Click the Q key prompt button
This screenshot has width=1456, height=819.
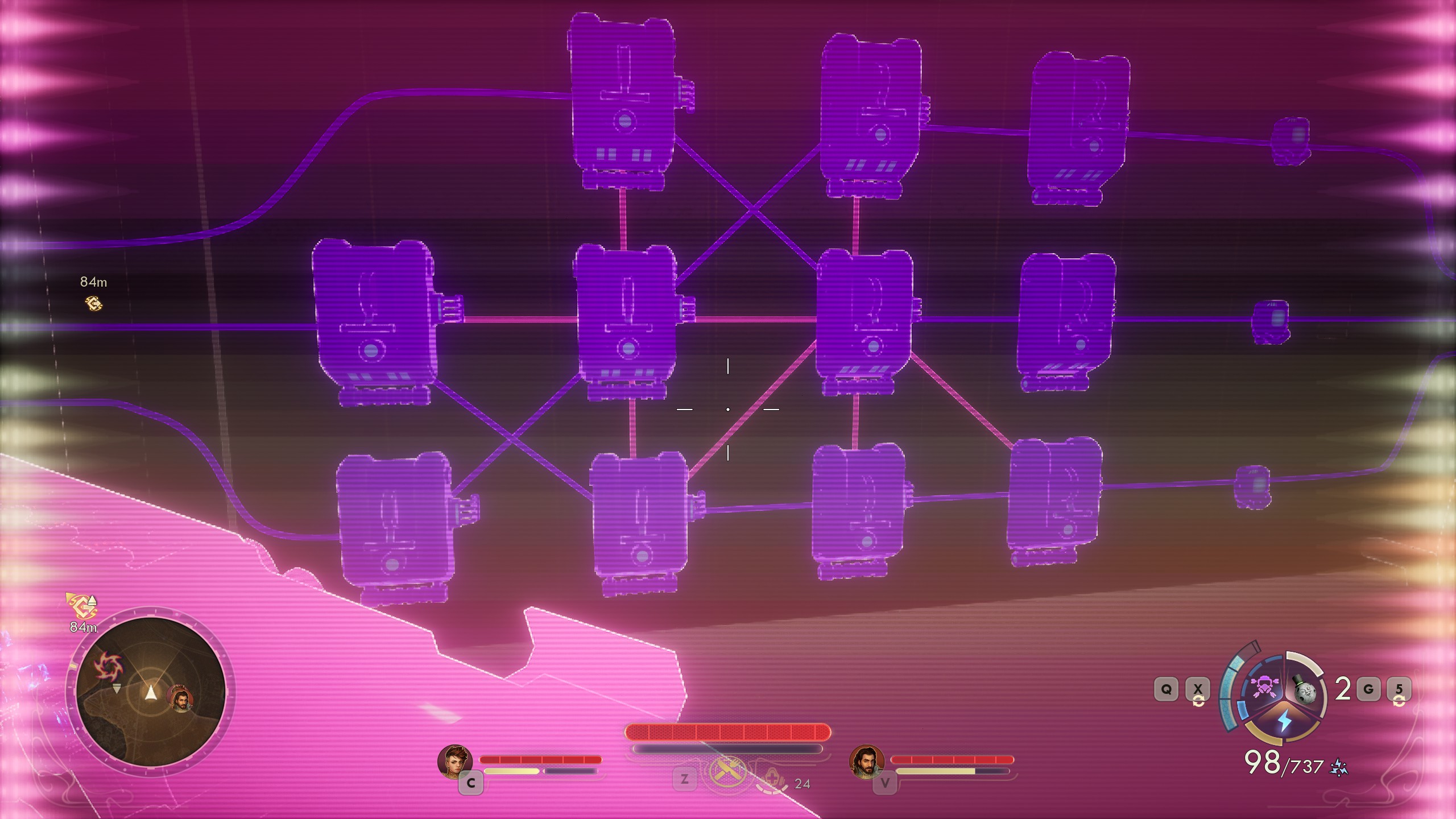point(1167,688)
